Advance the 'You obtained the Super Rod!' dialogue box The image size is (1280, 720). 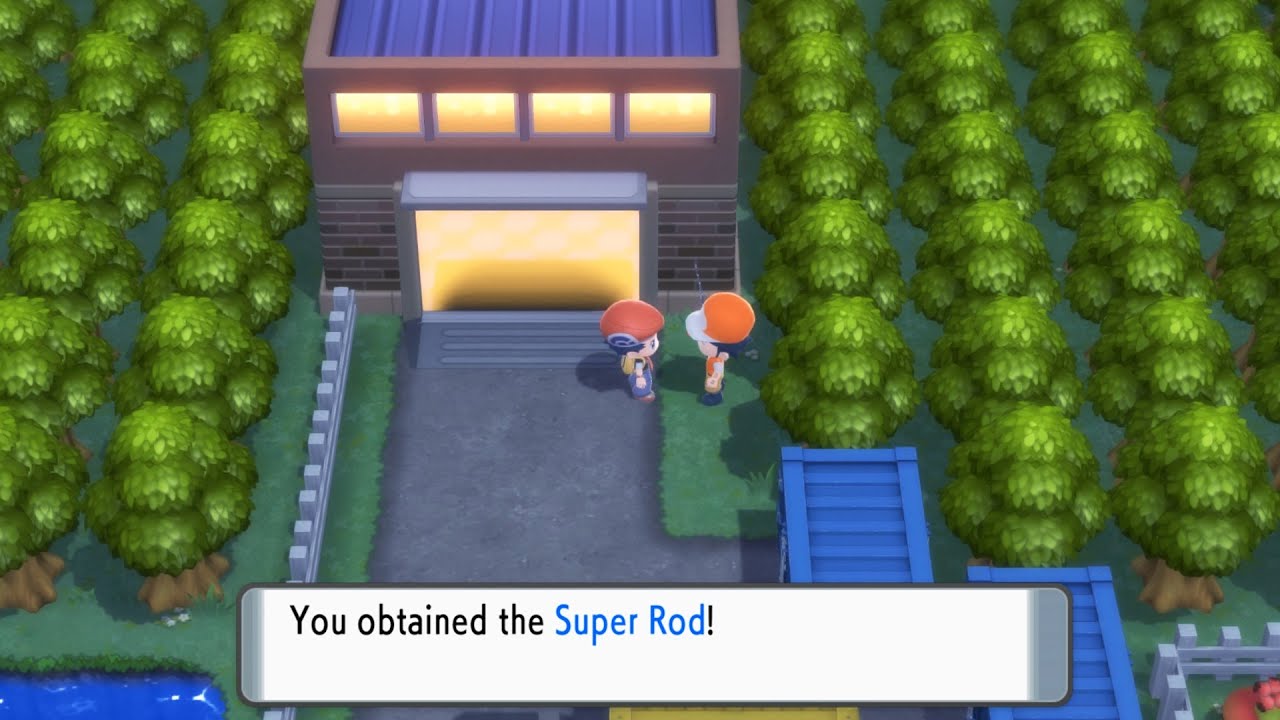pyautogui.click(x=640, y=650)
